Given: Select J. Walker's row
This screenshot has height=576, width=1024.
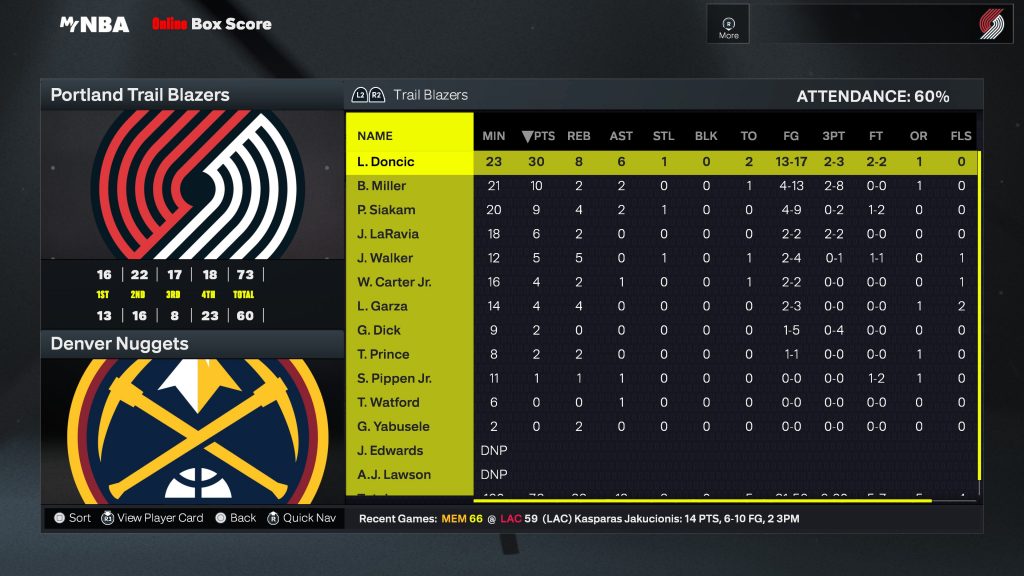Looking at the screenshot, I should pyautogui.click(x=384, y=258).
